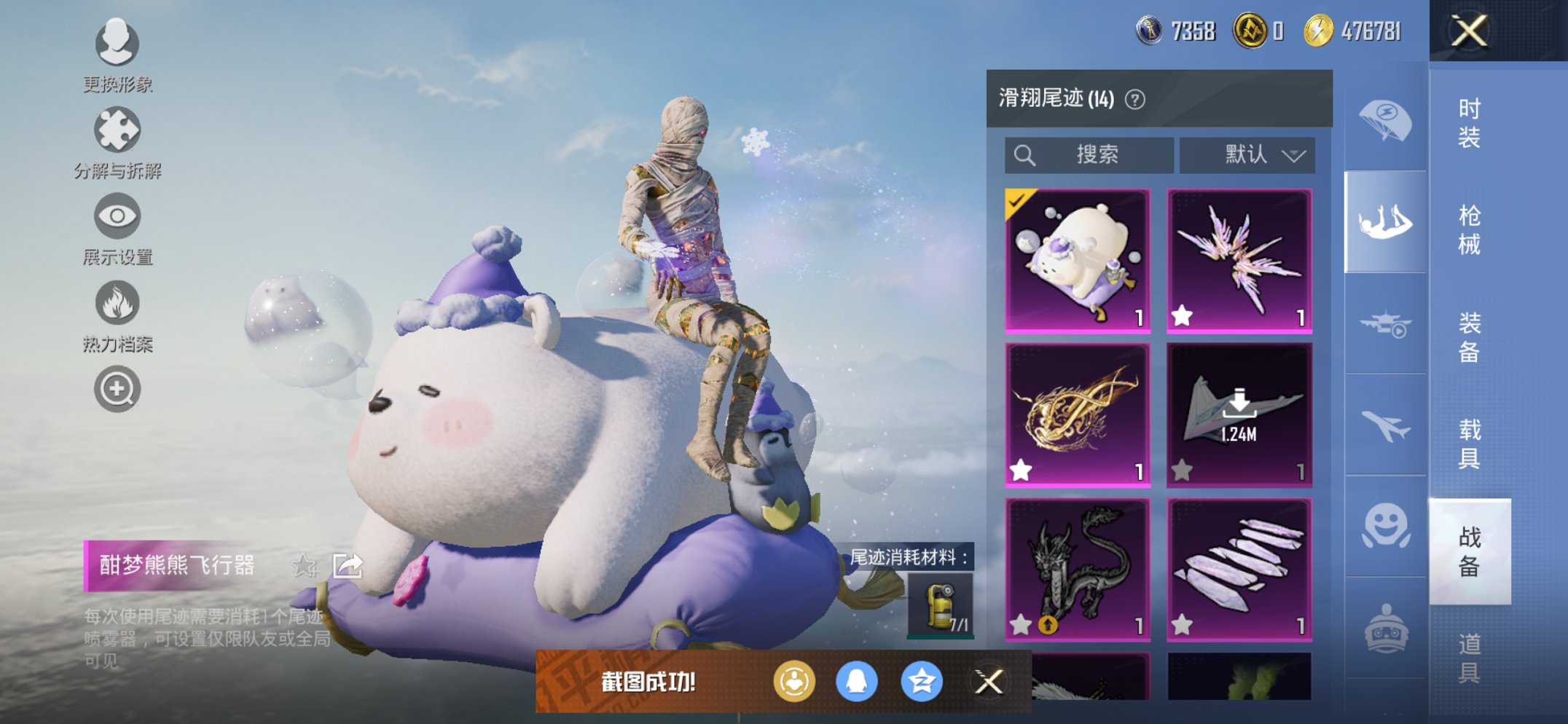Close the inventory screen with the X
Image resolution: width=1568 pixels, height=724 pixels.
pos(1469,31)
